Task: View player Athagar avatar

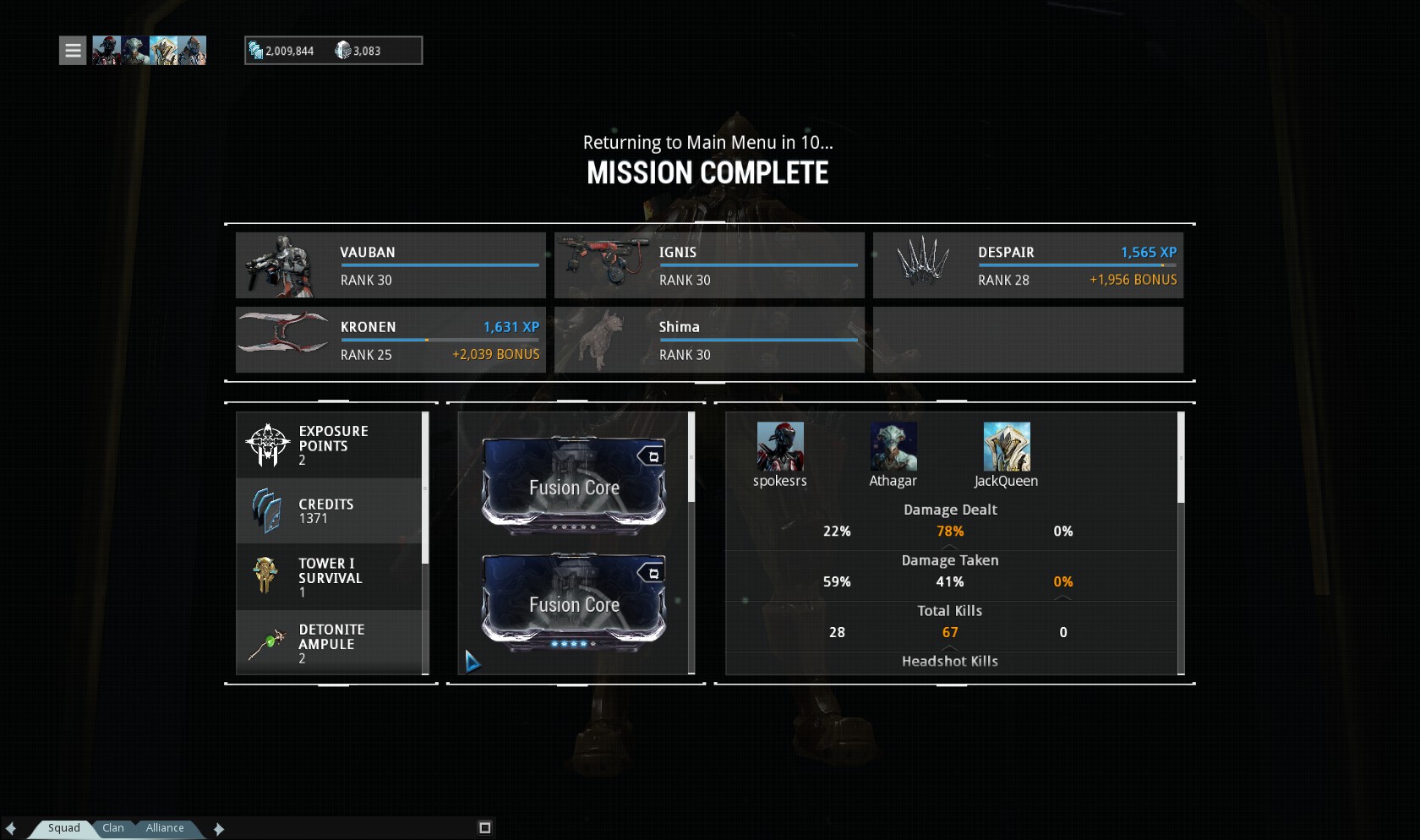Action: tap(893, 447)
